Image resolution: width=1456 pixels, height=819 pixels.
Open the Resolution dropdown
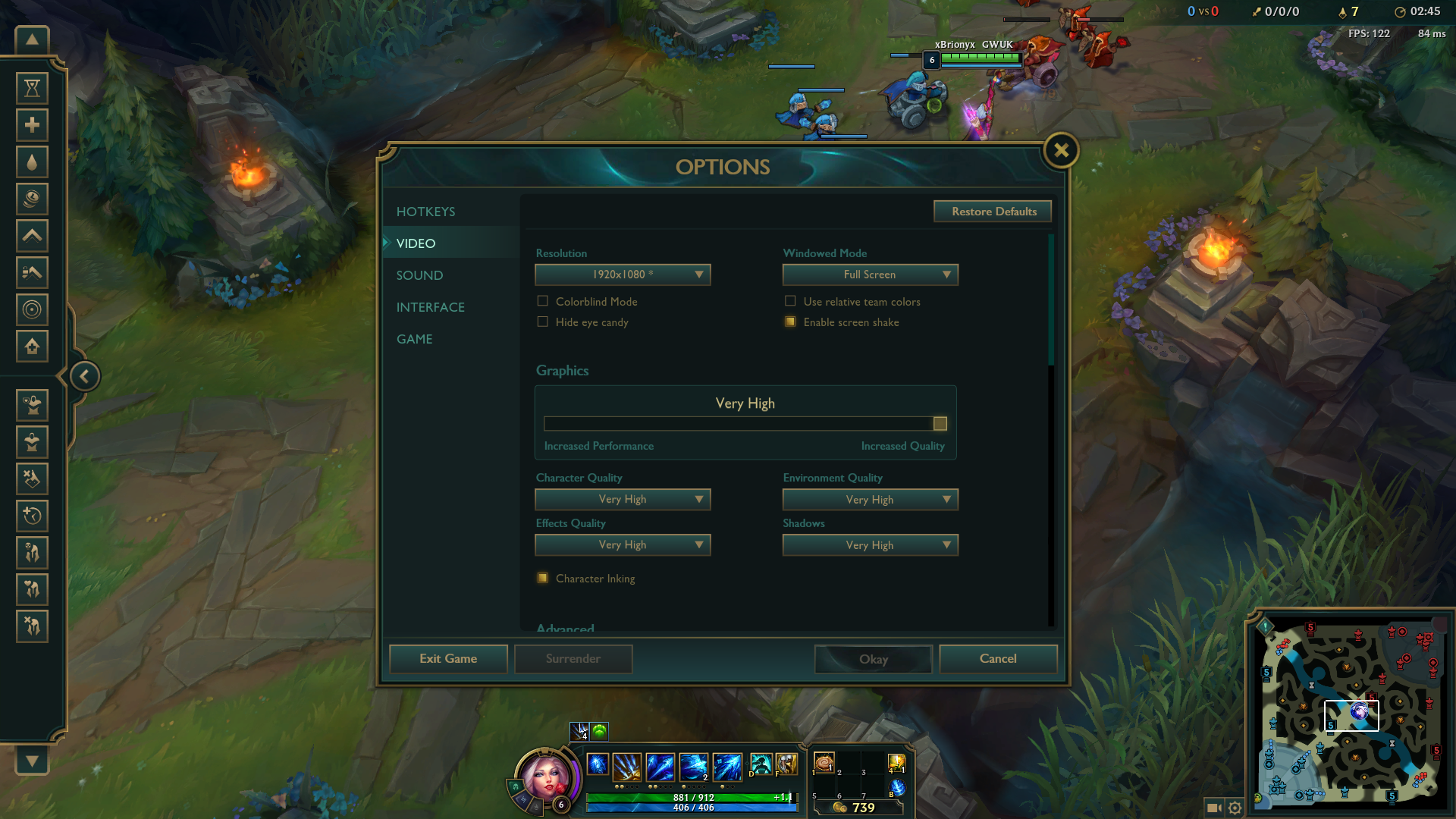[623, 275]
